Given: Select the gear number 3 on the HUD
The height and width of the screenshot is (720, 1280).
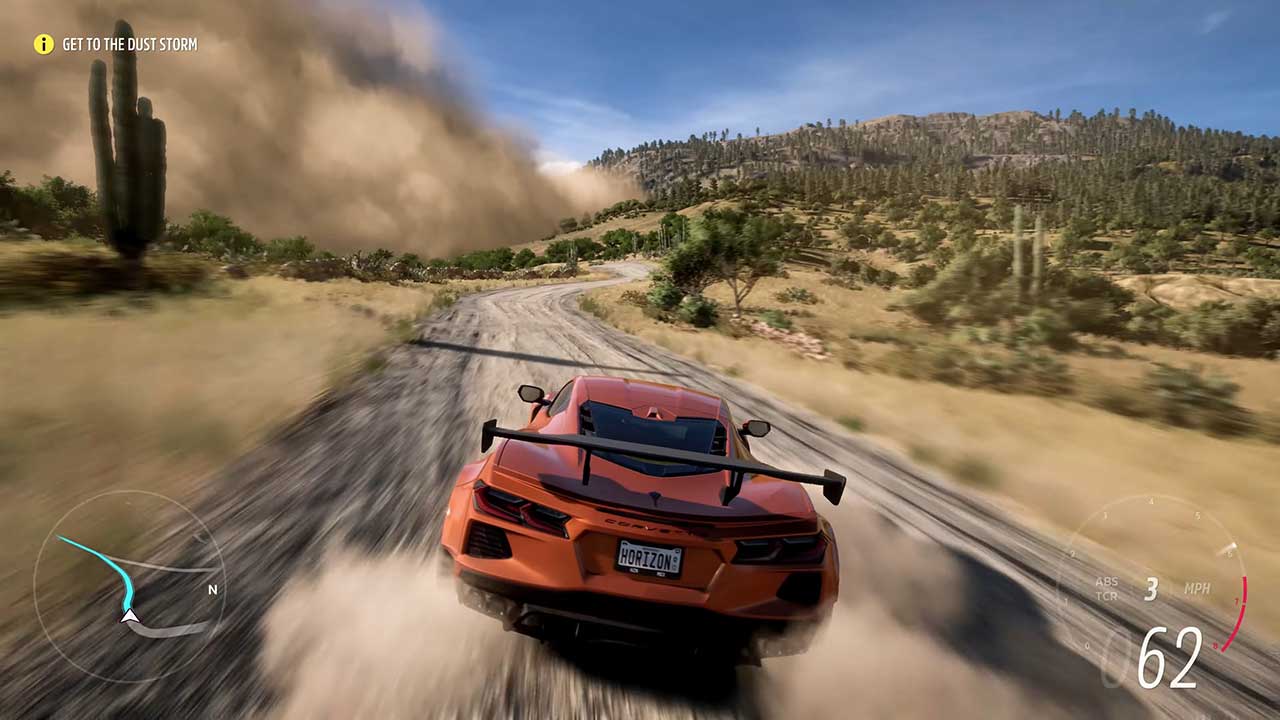Looking at the screenshot, I should [x=1152, y=587].
